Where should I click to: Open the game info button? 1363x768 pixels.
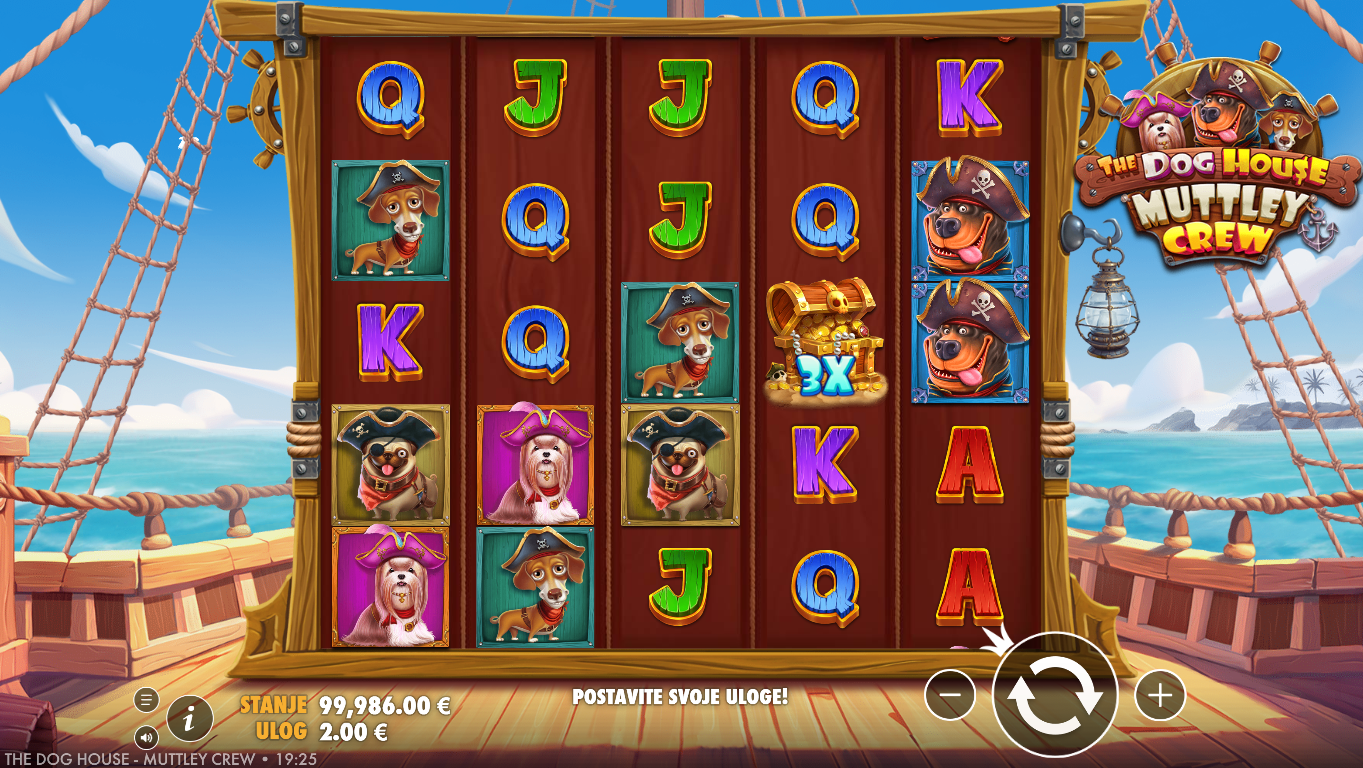coord(190,717)
